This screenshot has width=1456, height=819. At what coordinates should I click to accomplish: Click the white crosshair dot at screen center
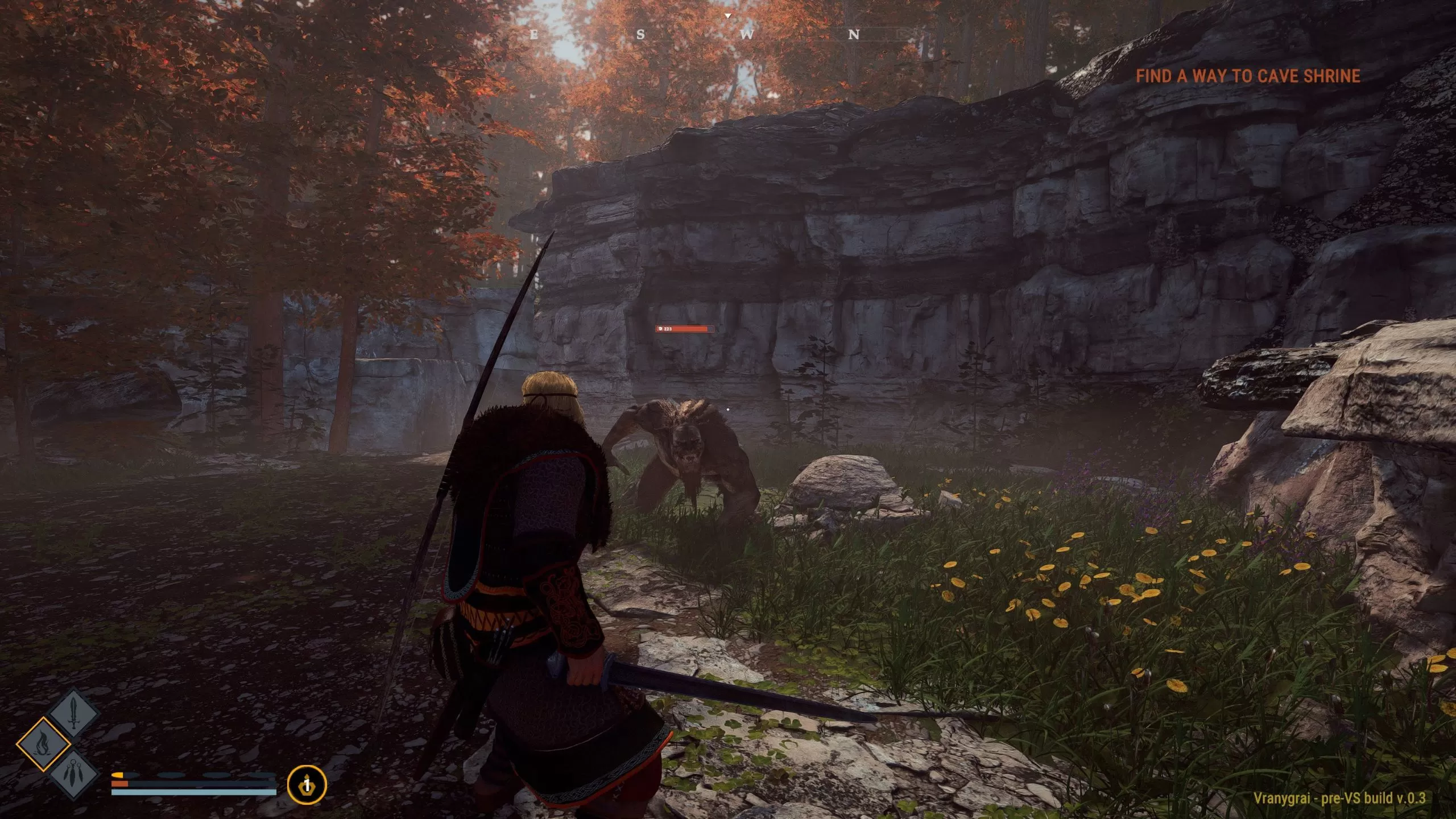pyautogui.click(x=728, y=408)
